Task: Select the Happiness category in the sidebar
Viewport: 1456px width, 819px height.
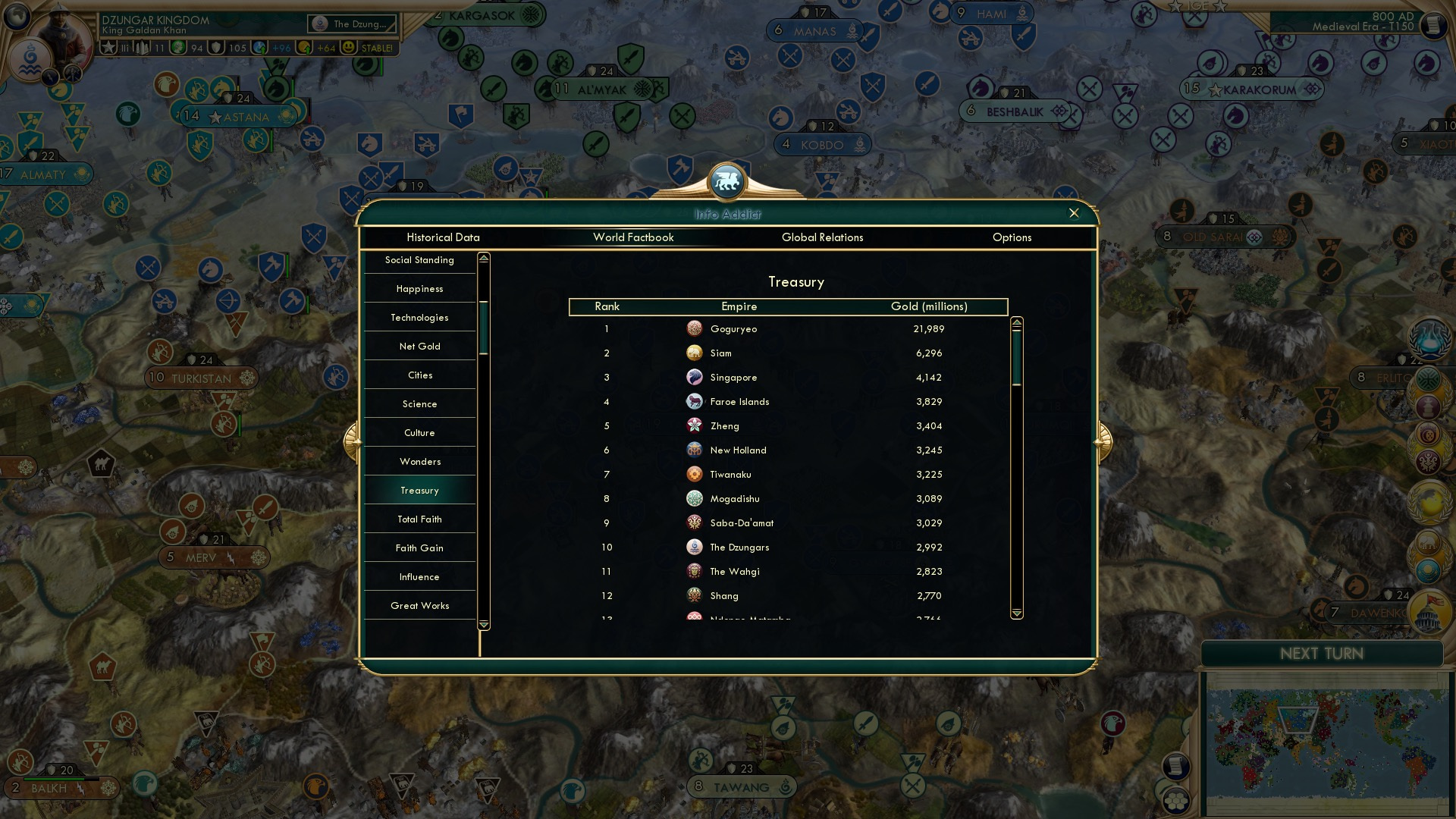Action: pos(419,289)
